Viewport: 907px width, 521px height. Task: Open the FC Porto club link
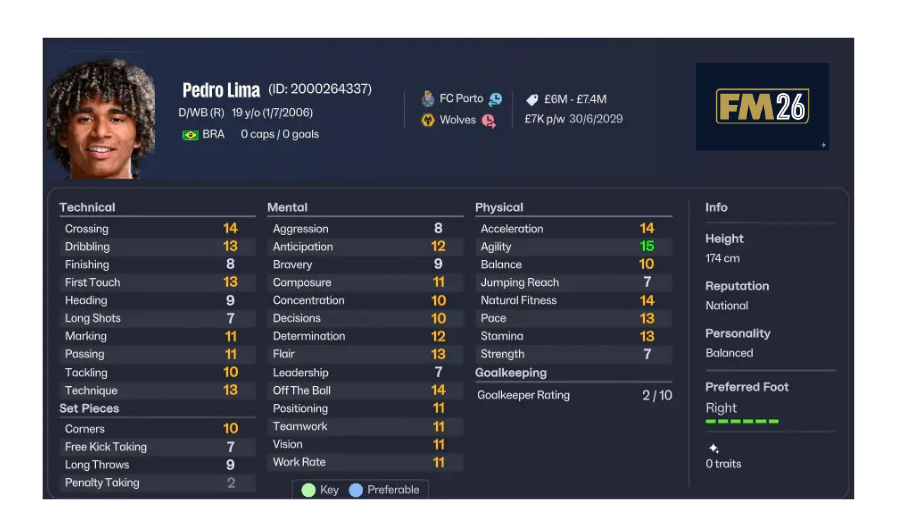point(461,99)
